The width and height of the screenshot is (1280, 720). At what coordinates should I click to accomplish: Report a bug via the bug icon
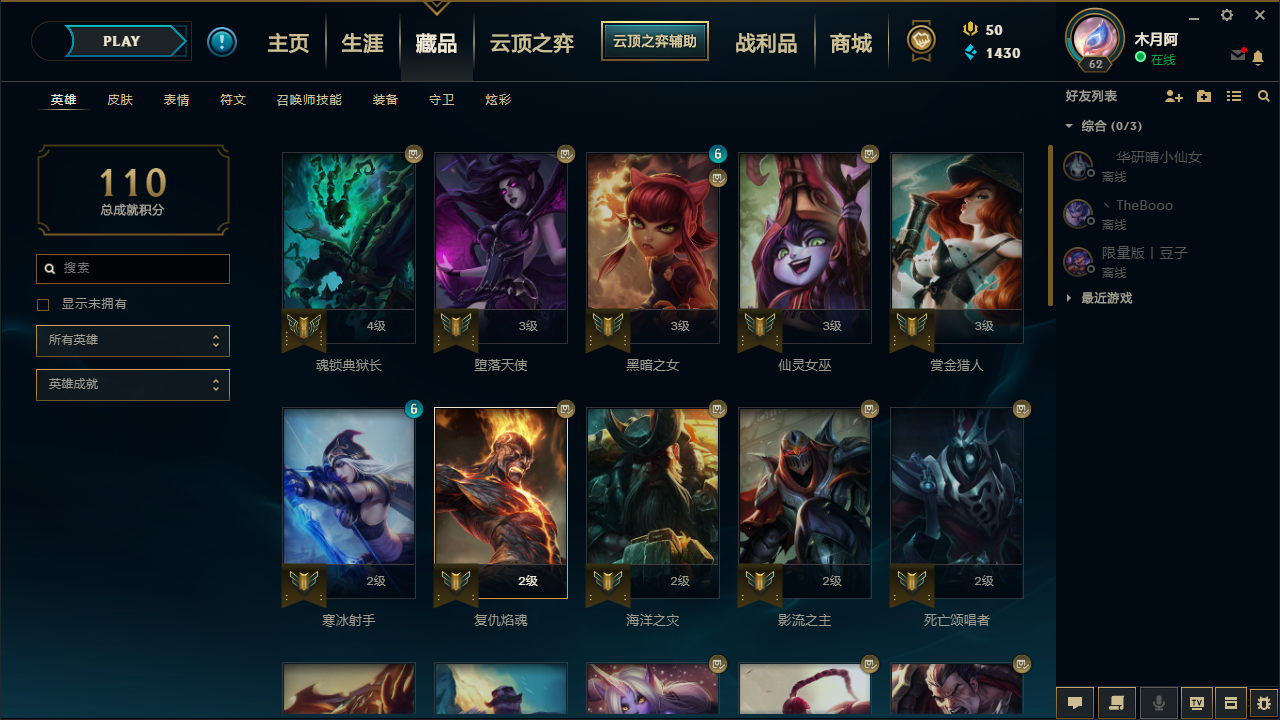pyautogui.click(x=1261, y=702)
